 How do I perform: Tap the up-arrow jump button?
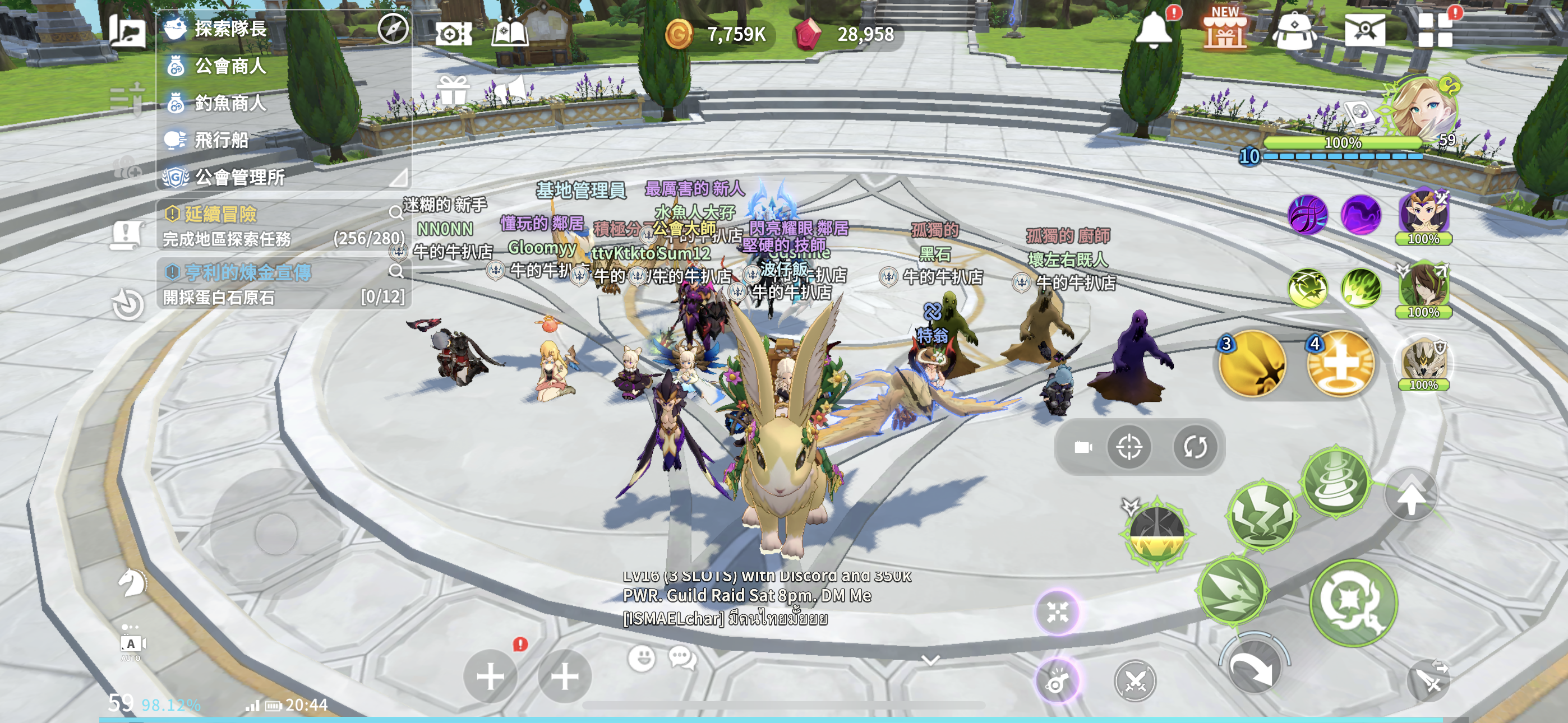(1410, 496)
